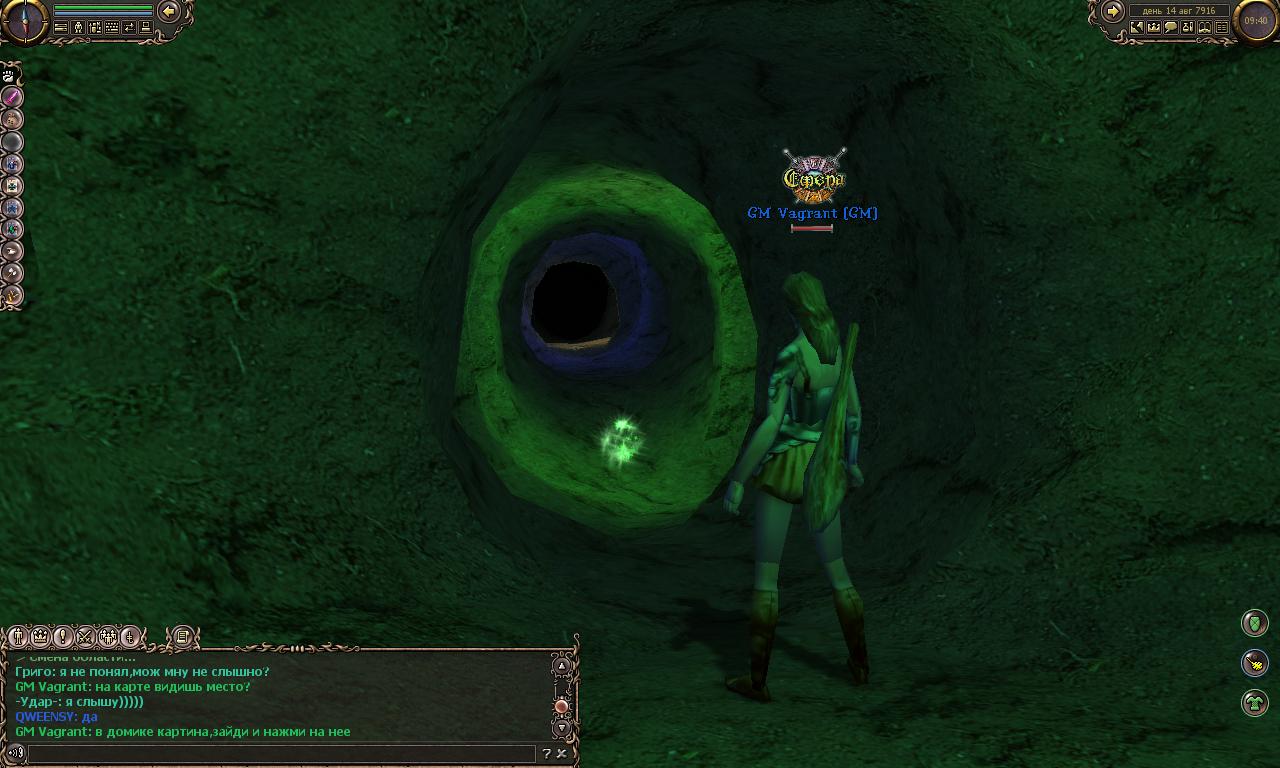The height and width of the screenshot is (768, 1280).
Task: Open the keyboard icon panel
Action: (x=112, y=28)
